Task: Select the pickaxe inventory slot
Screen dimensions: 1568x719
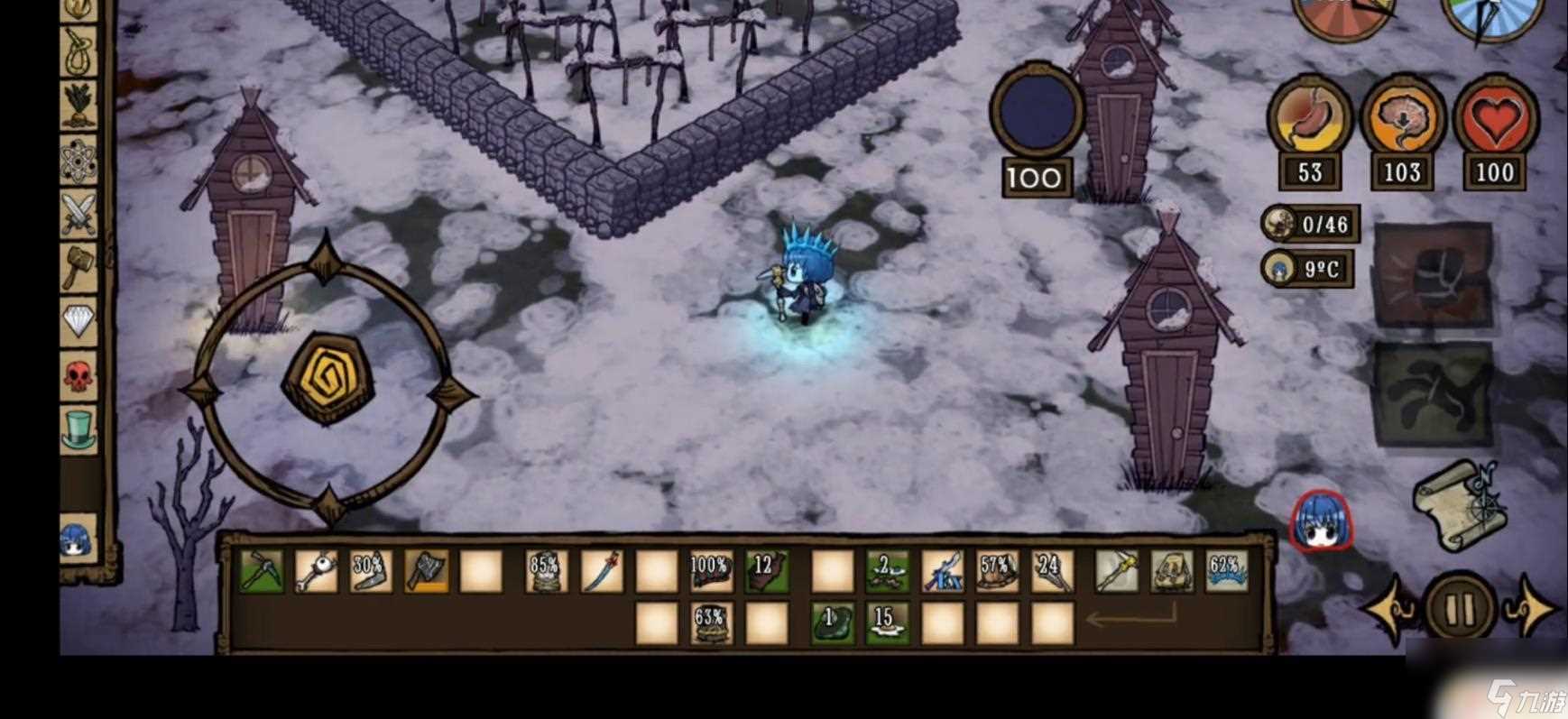Action: click(x=263, y=572)
